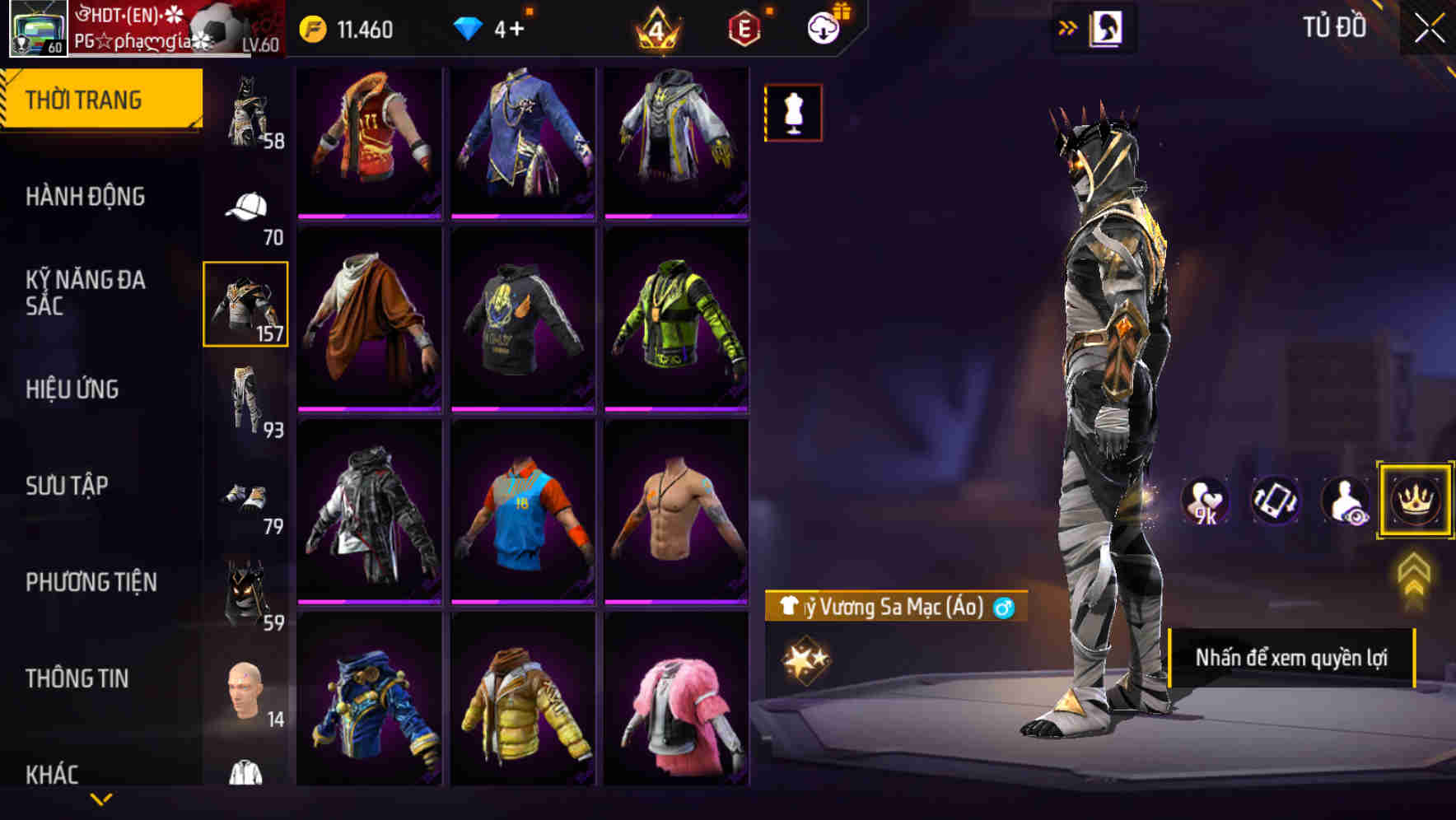The height and width of the screenshot is (820, 1456).
Task: Expand the double arrow chevron near card icon
Action: [x=1068, y=26]
